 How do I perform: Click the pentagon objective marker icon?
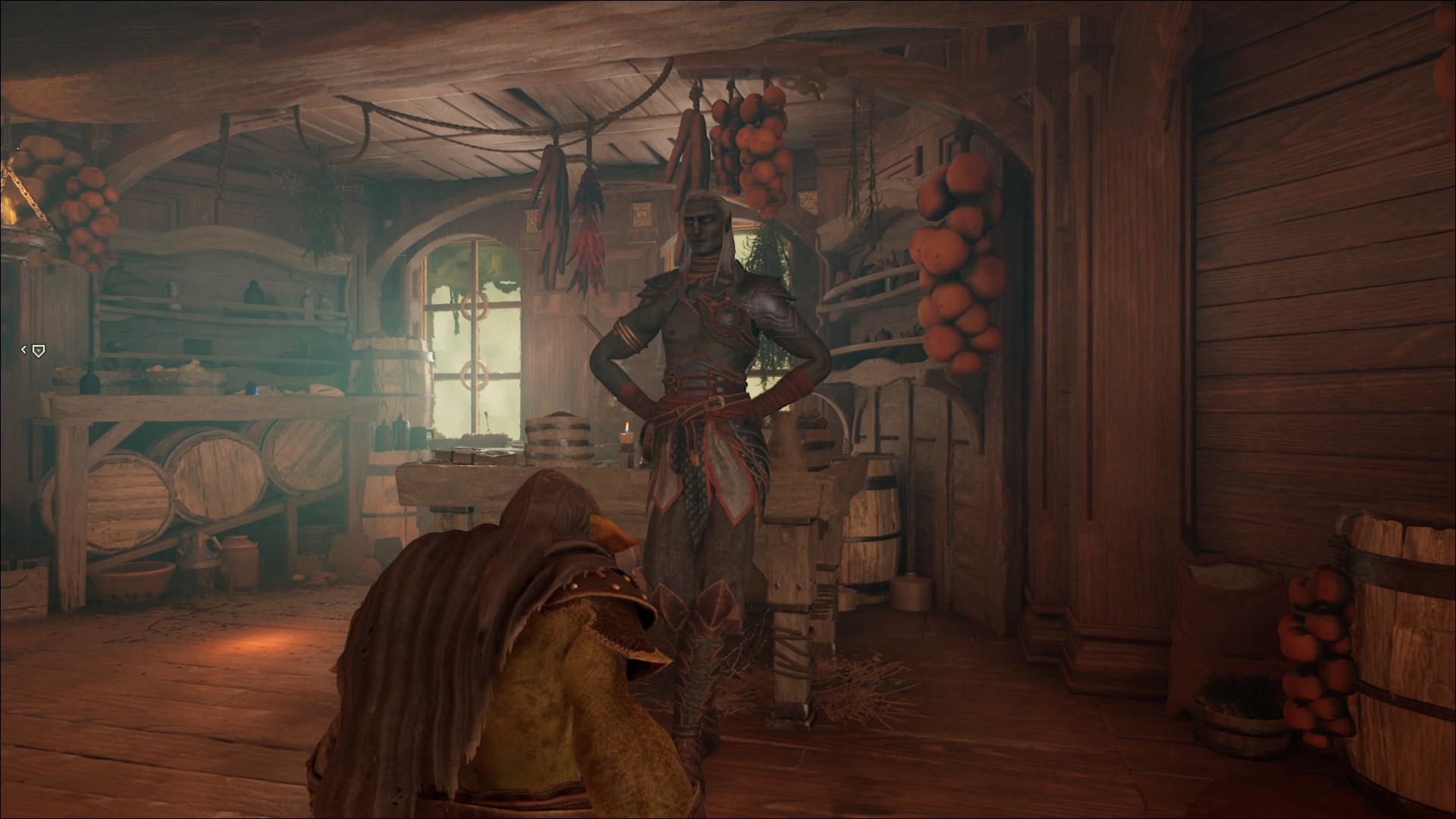coord(39,350)
